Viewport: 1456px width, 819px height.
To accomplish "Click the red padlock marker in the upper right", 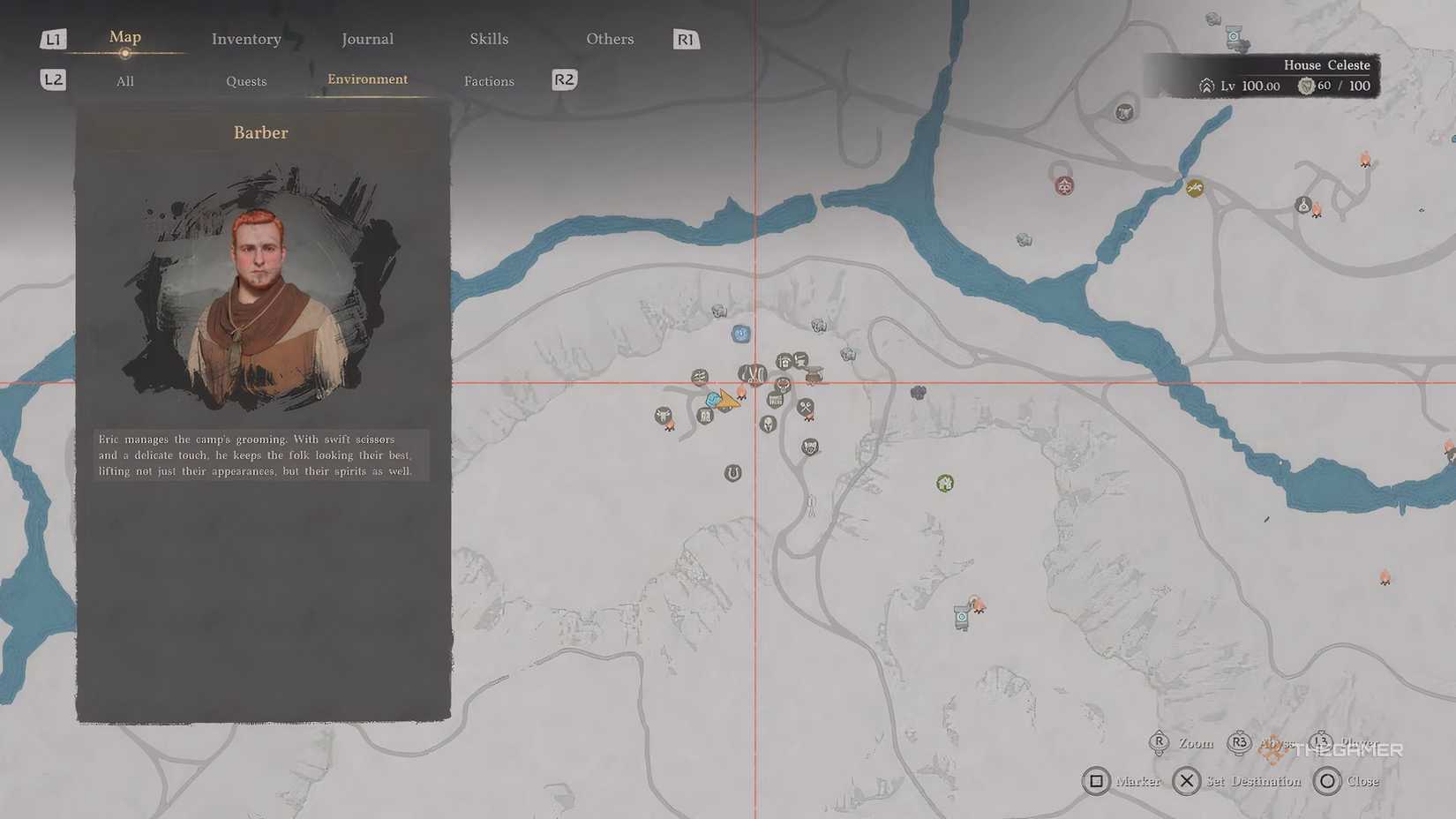I will click(1063, 186).
